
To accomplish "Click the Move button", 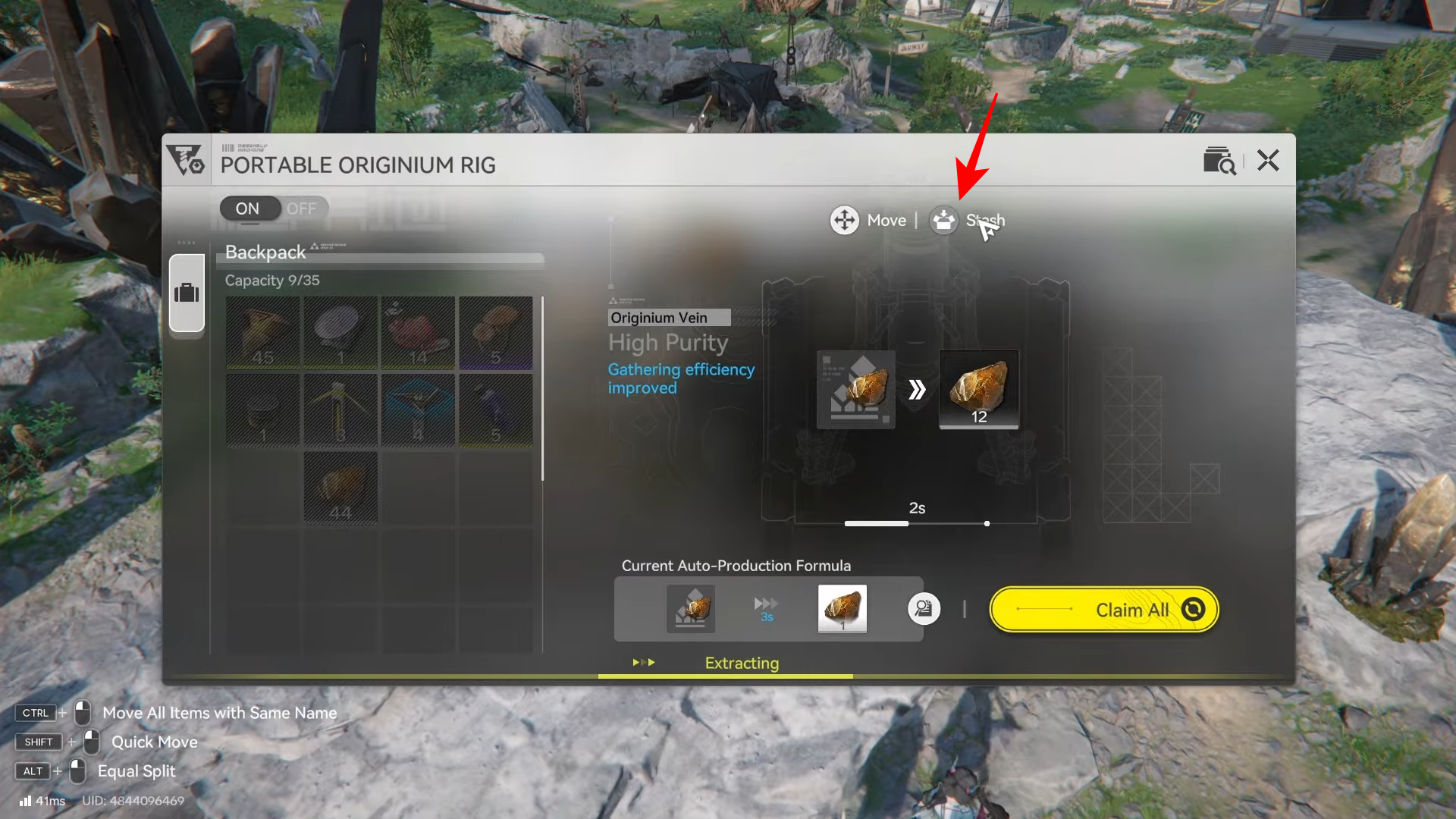I will click(x=868, y=221).
